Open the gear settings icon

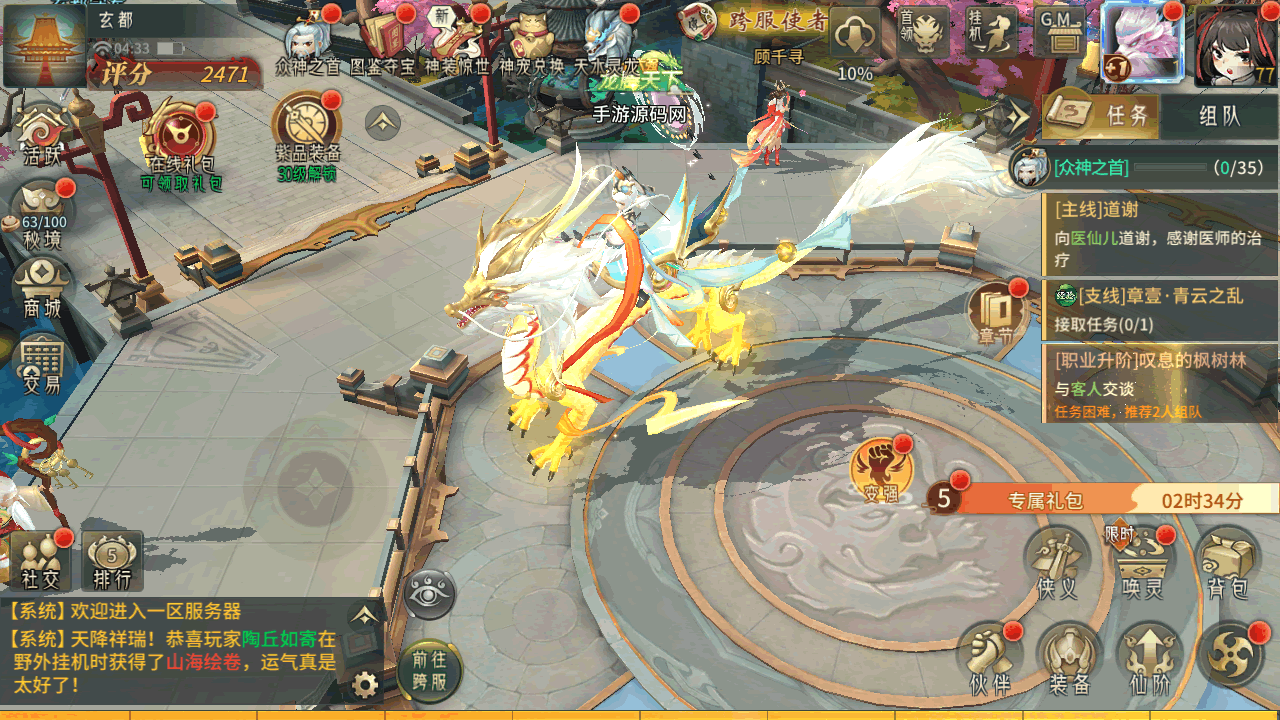(365, 685)
